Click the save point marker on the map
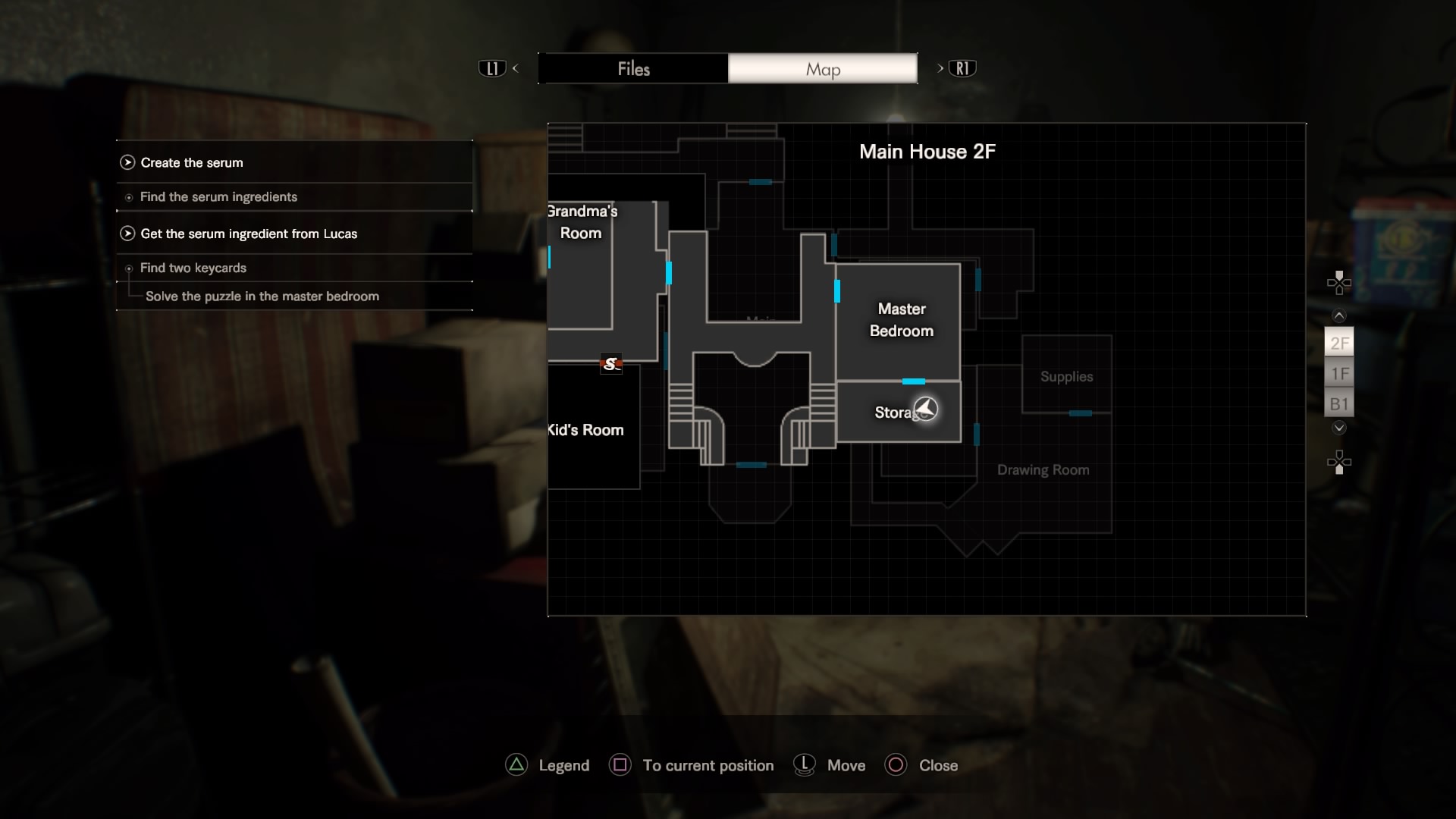Image resolution: width=1456 pixels, height=819 pixels. [x=611, y=364]
